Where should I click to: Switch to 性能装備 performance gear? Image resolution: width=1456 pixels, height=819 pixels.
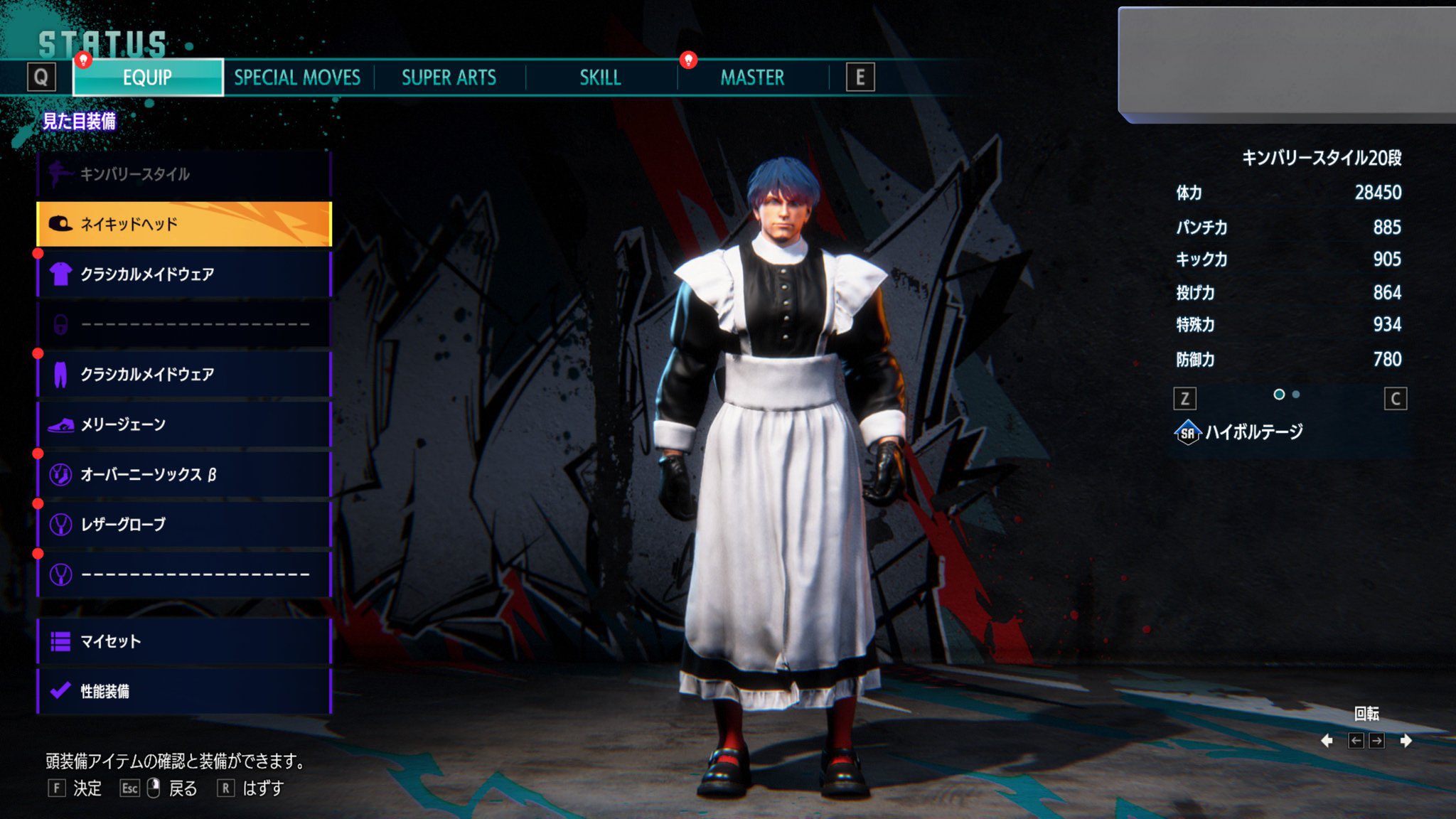pos(183,691)
